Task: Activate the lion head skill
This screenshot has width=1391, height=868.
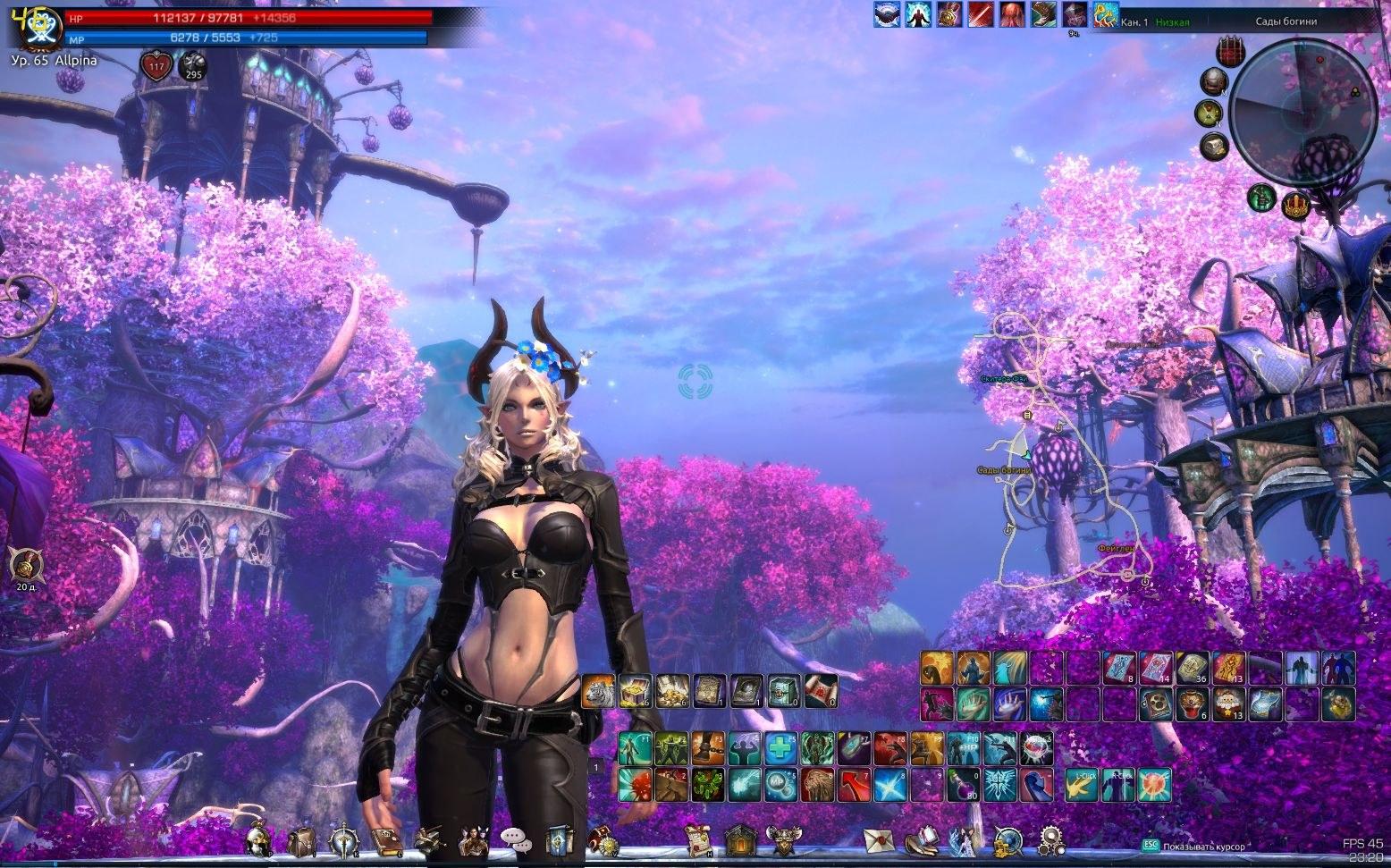Action: 817,784
